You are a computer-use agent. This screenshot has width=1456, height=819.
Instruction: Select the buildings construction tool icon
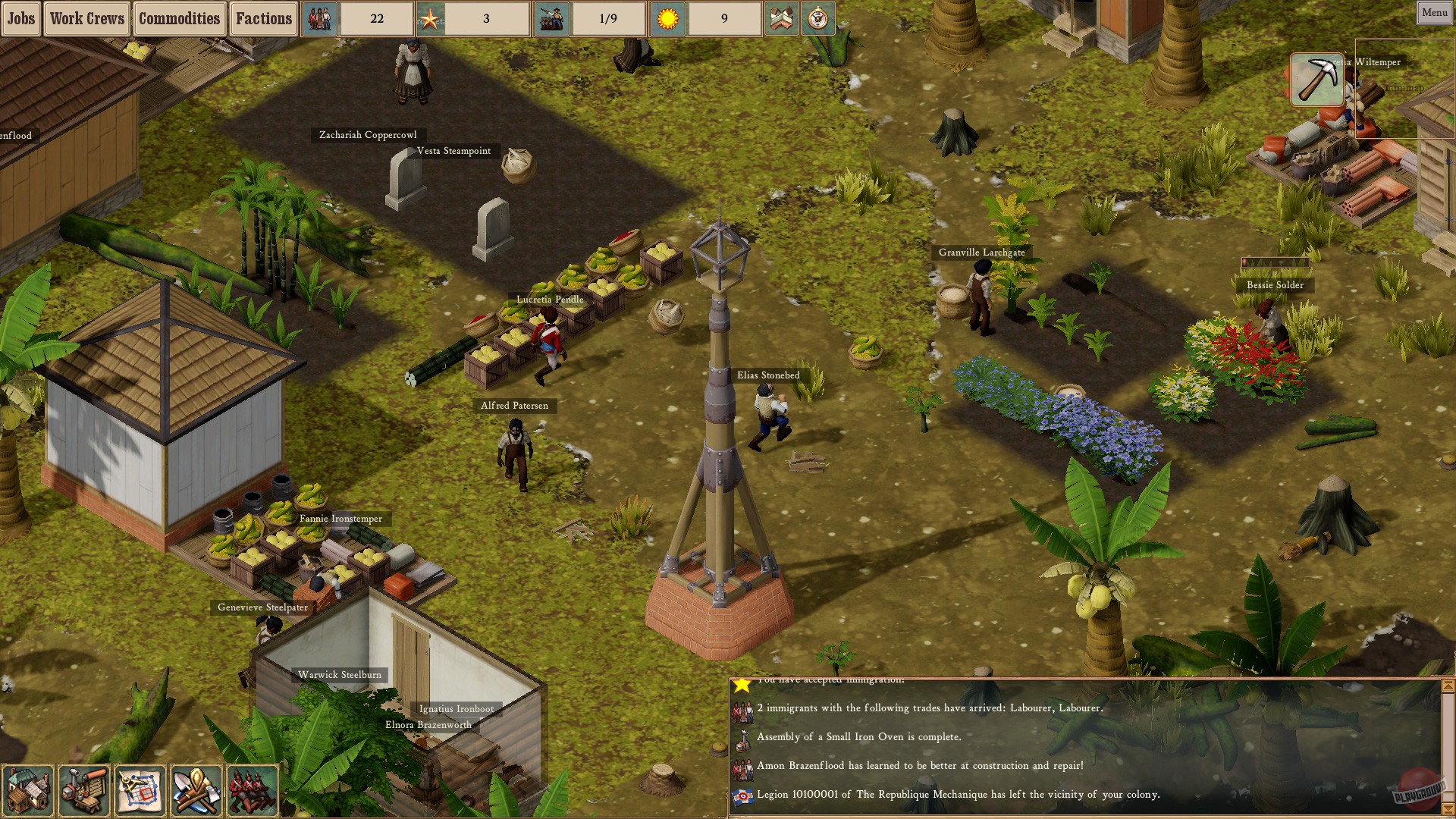[x=28, y=791]
